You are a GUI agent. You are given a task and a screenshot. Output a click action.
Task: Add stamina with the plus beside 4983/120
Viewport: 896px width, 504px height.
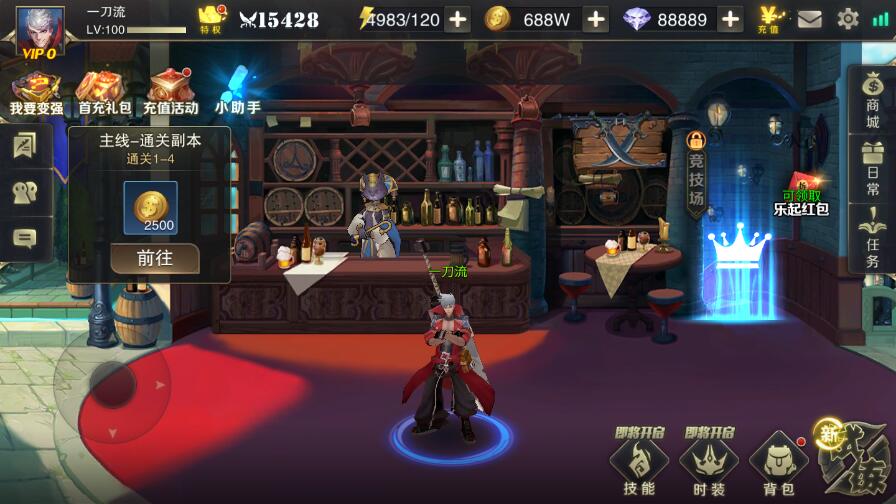pyautogui.click(x=457, y=19)
